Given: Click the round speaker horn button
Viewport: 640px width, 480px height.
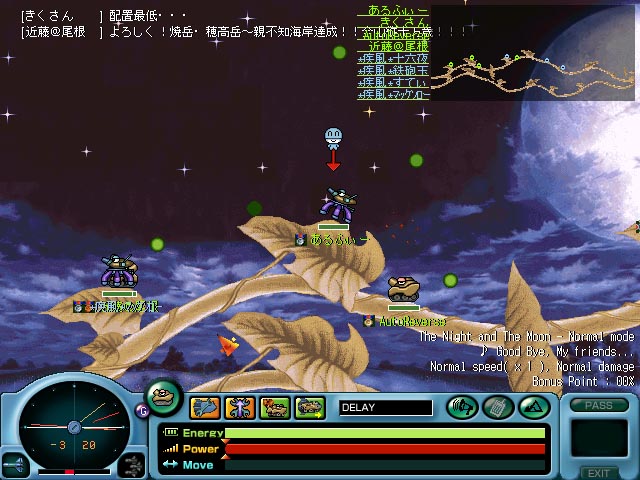Looking at the screenshot, I should click(461, 407).
